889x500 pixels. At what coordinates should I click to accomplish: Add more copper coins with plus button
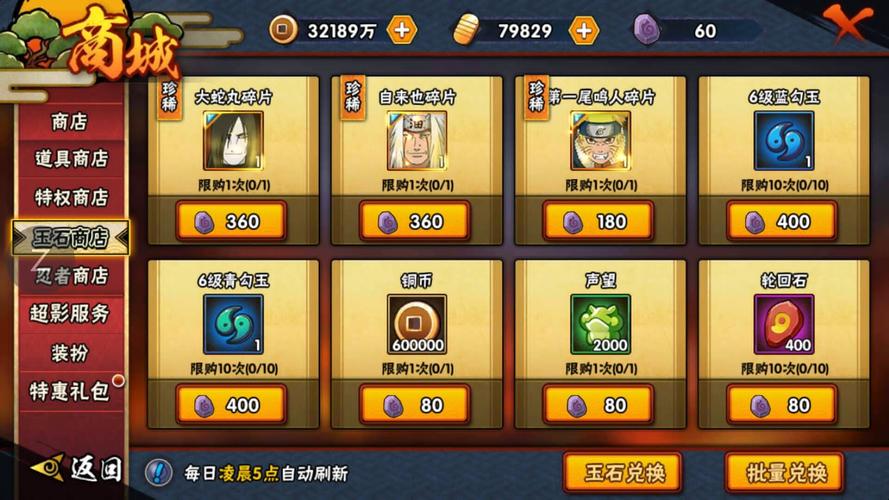pyautogui.click(x=401, y=30)
